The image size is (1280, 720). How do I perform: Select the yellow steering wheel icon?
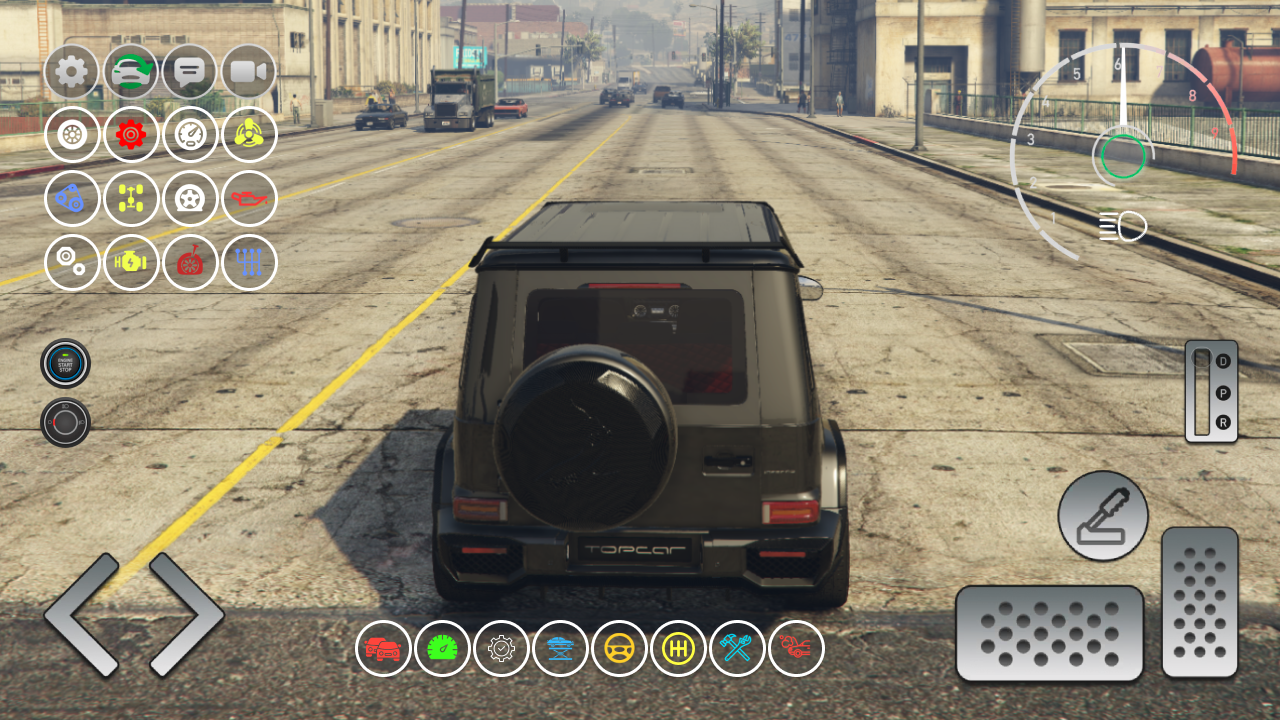click(620, 648)
